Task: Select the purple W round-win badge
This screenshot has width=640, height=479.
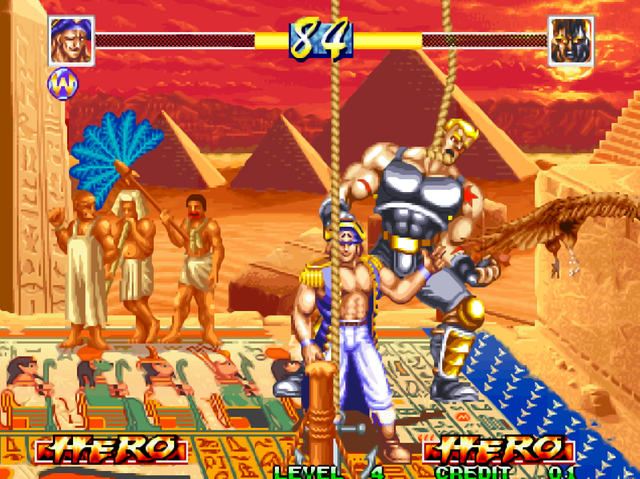Action: click(61, 85)
